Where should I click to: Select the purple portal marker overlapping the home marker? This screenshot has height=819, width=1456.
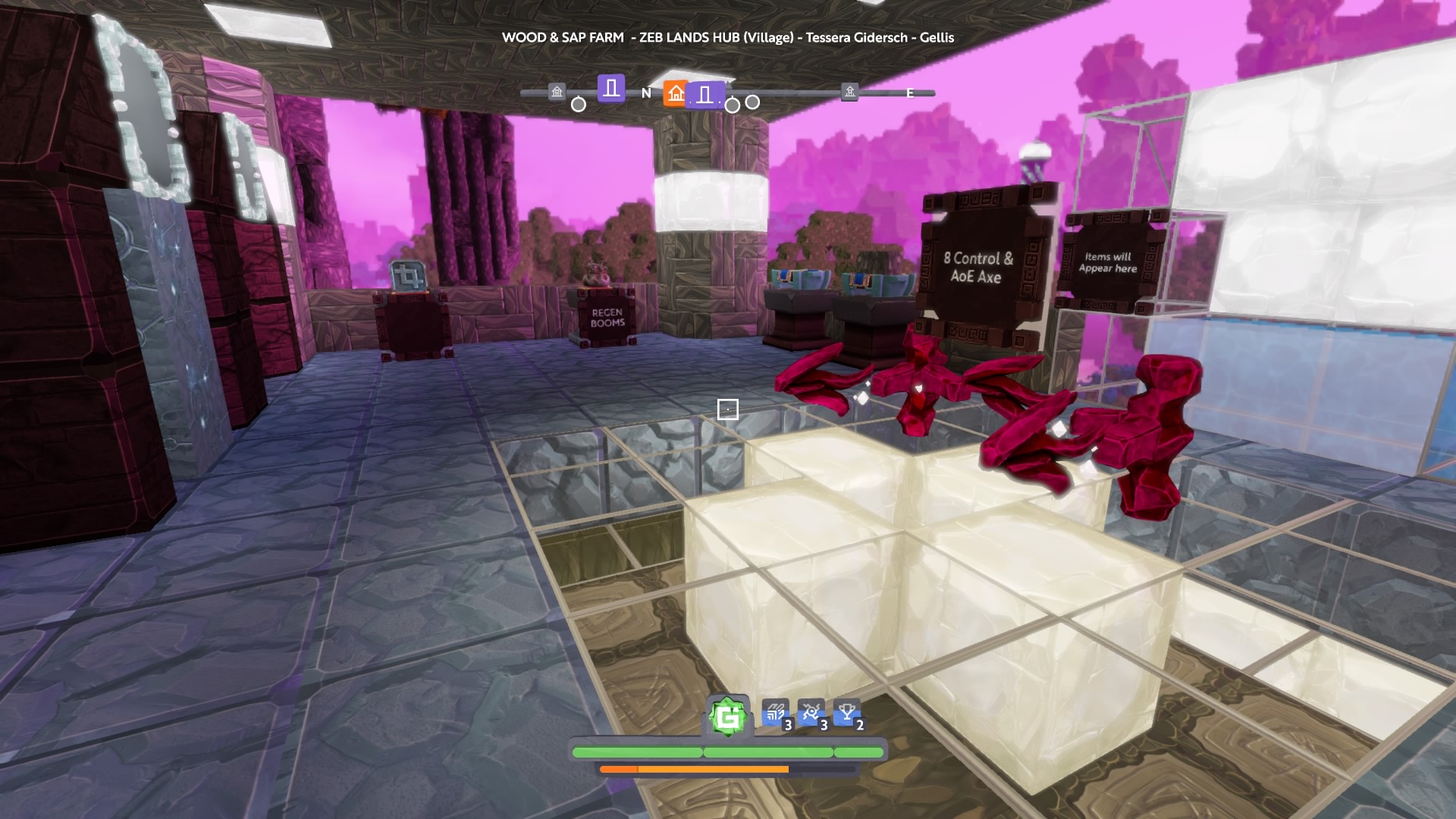[x=706, y=96]
